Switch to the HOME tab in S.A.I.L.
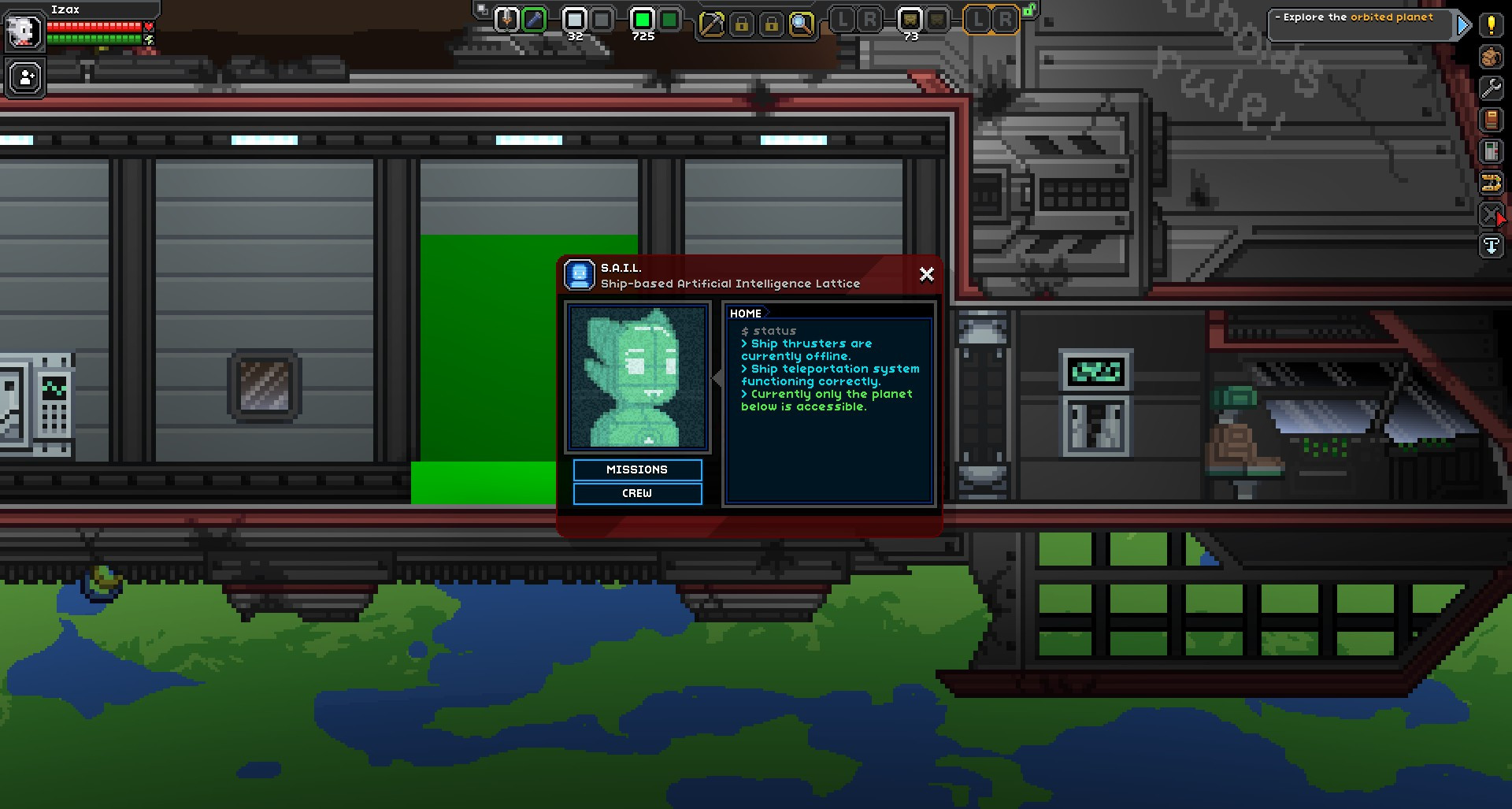The width and height of the screenshot is (1512, 809). pos(745,313)
